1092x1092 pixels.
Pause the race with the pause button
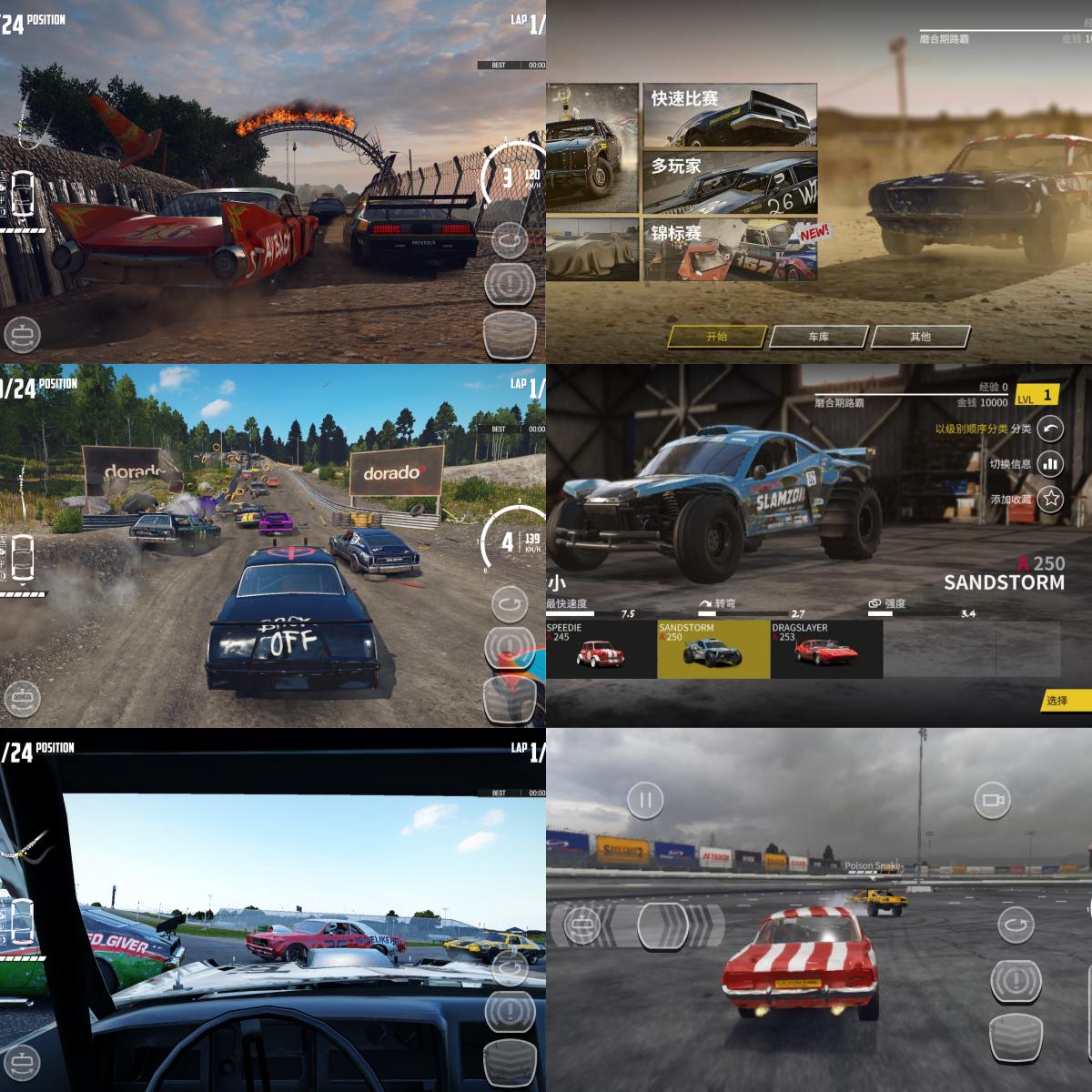pyautogui.click(x=645, y=801)
